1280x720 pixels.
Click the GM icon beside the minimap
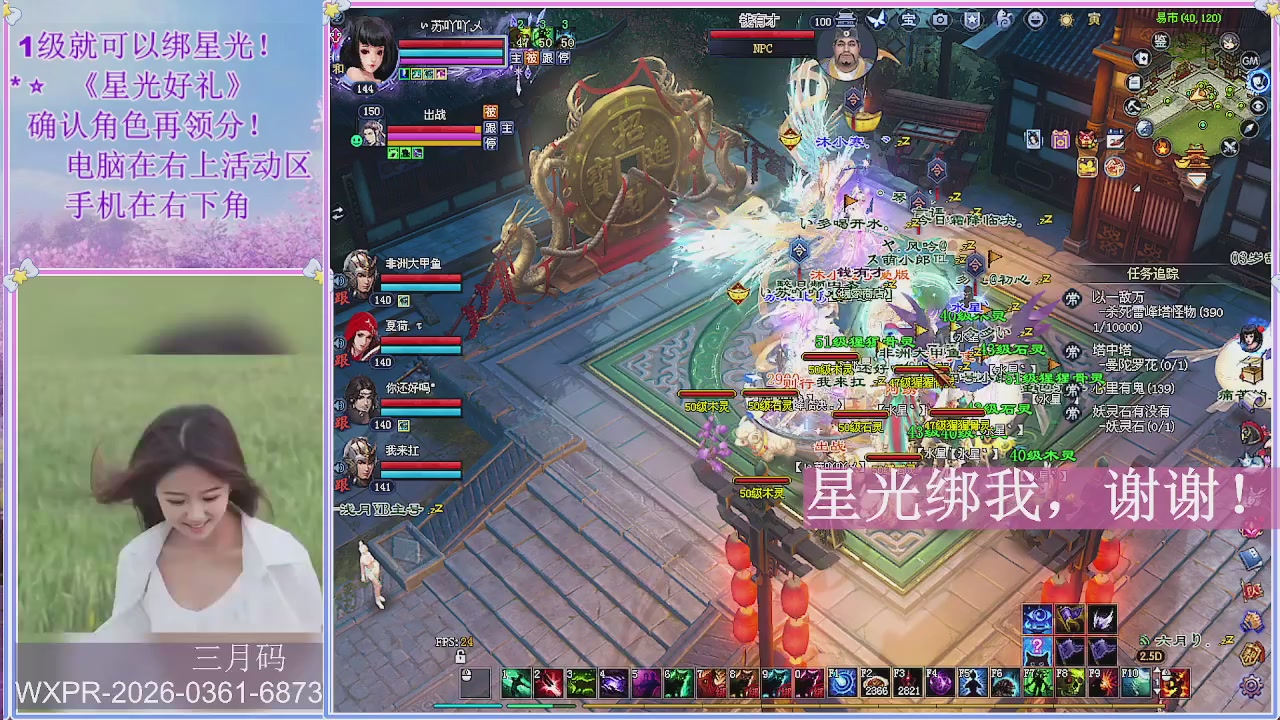tap(1249, 60)
